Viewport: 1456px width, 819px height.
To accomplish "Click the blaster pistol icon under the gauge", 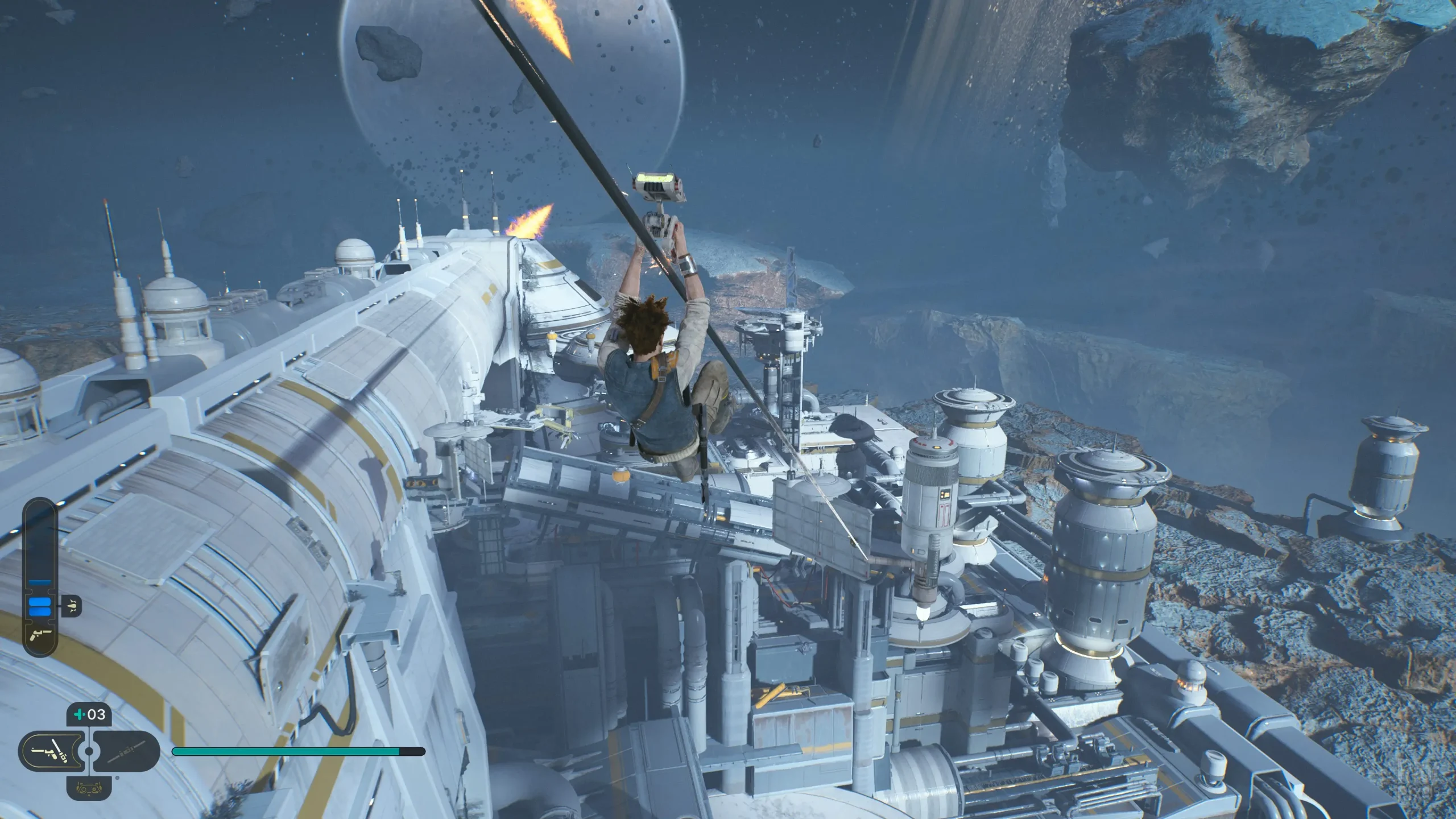I will [39, 633].
